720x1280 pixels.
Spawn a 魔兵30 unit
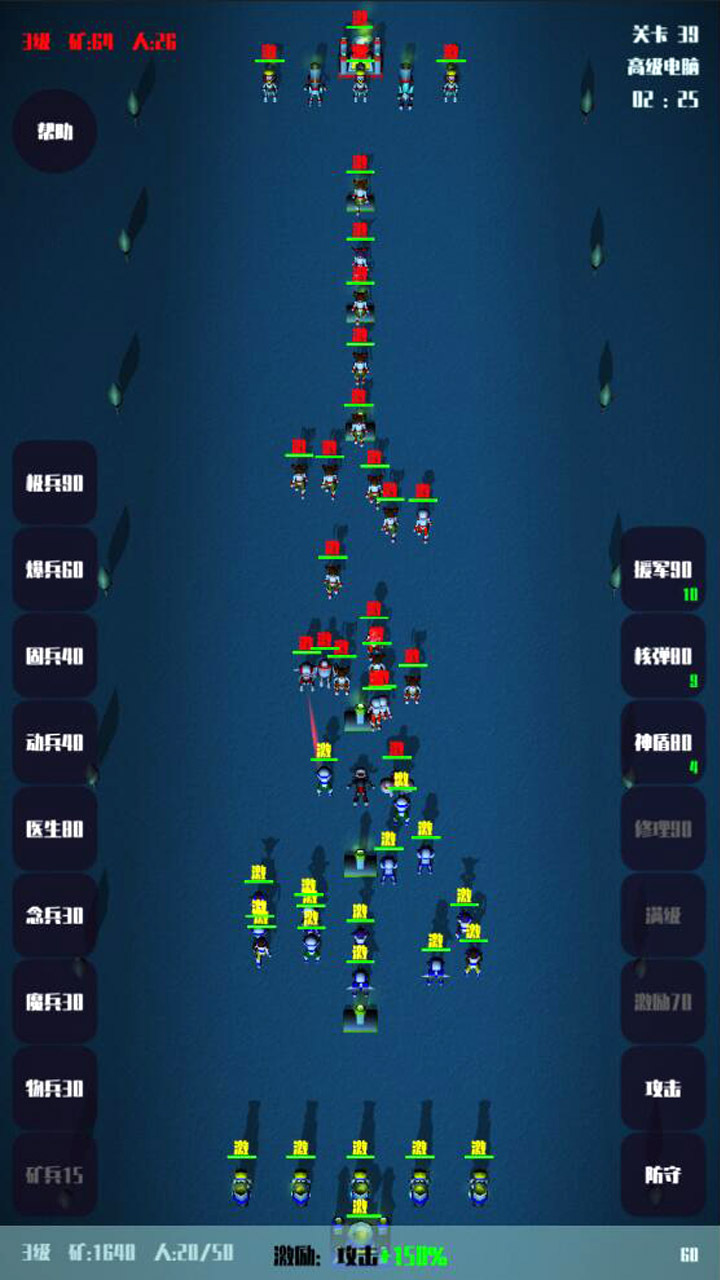click(55, 1002)
